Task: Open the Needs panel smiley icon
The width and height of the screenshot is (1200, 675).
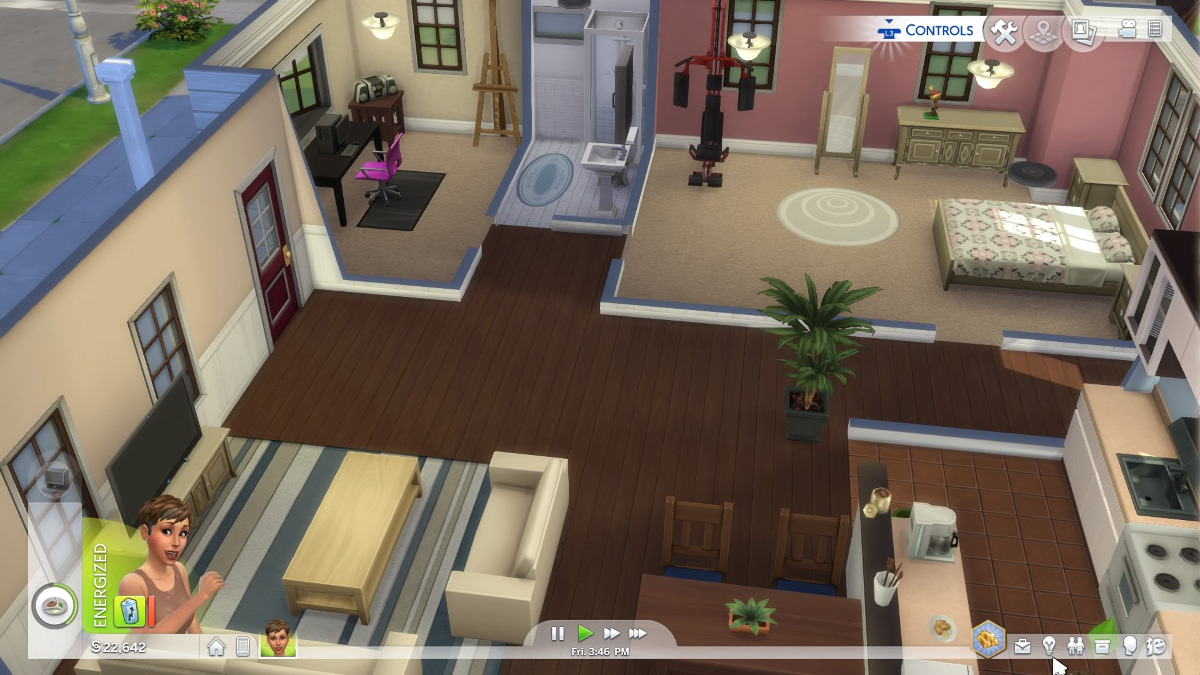Action: point(1156,646)
